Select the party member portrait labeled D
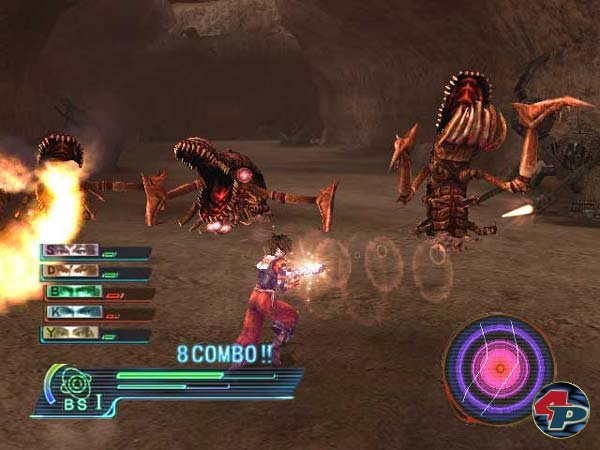 pos(70,271)
